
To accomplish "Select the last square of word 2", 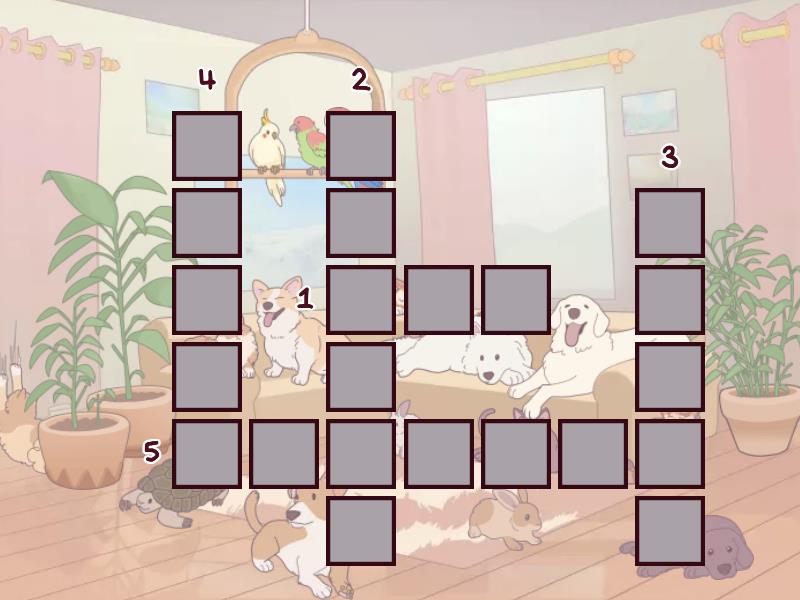I will coord(361,531).
